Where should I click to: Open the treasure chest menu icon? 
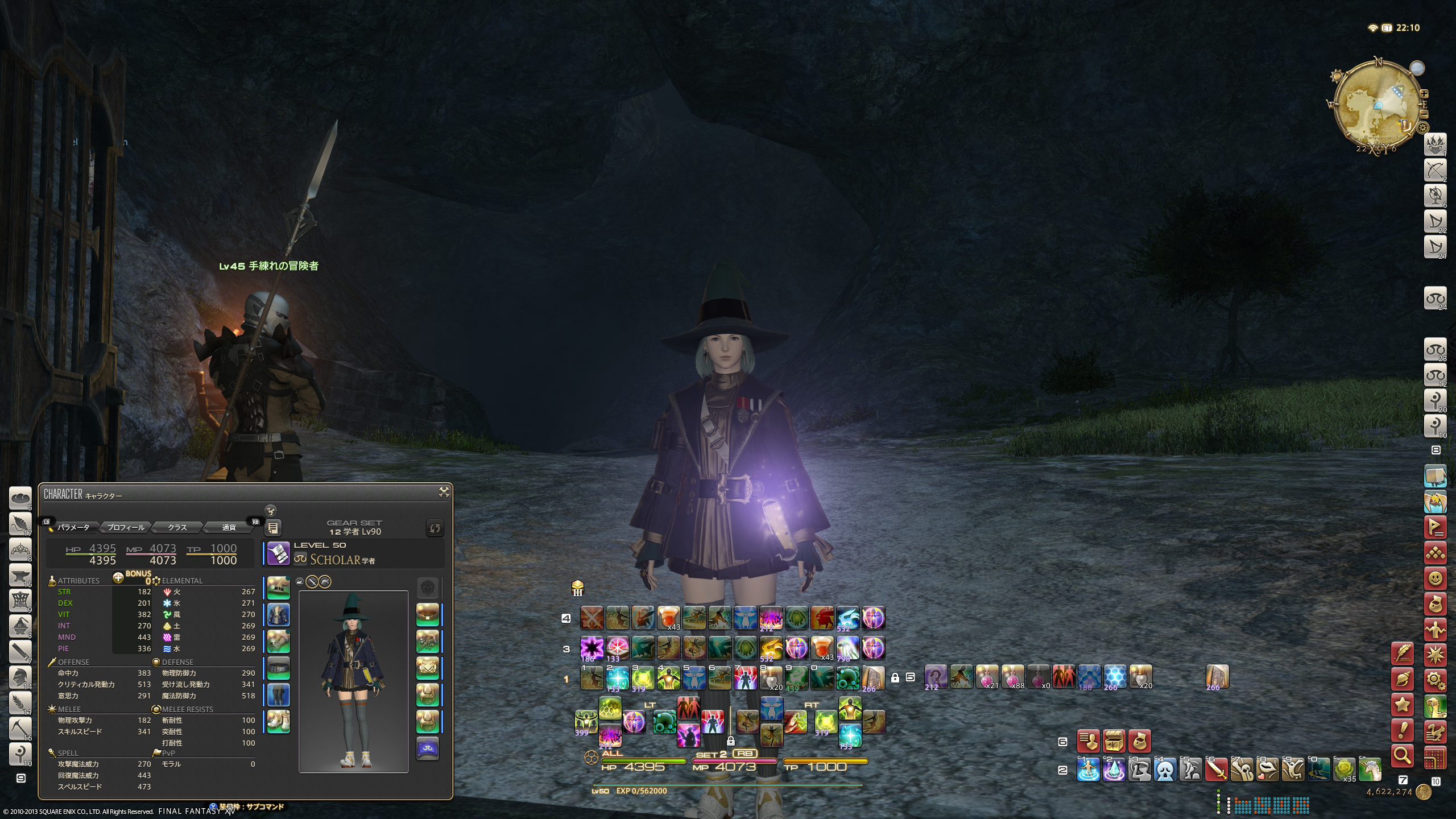pos(1114,741)
